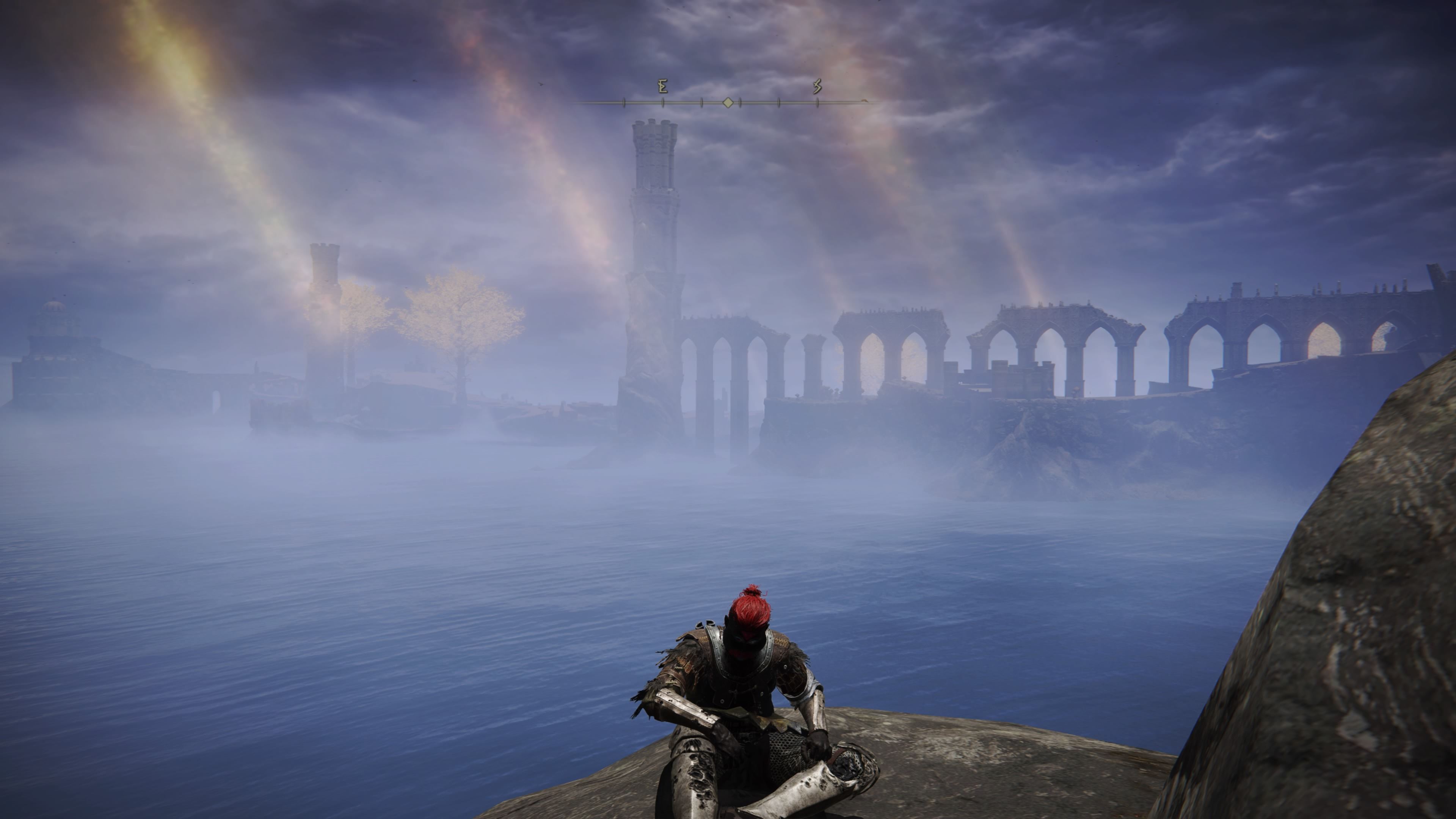Click the East rune on the compass
Image resolution: width=1456 pixels, height=819 pixels.
[x=663, y=87]
